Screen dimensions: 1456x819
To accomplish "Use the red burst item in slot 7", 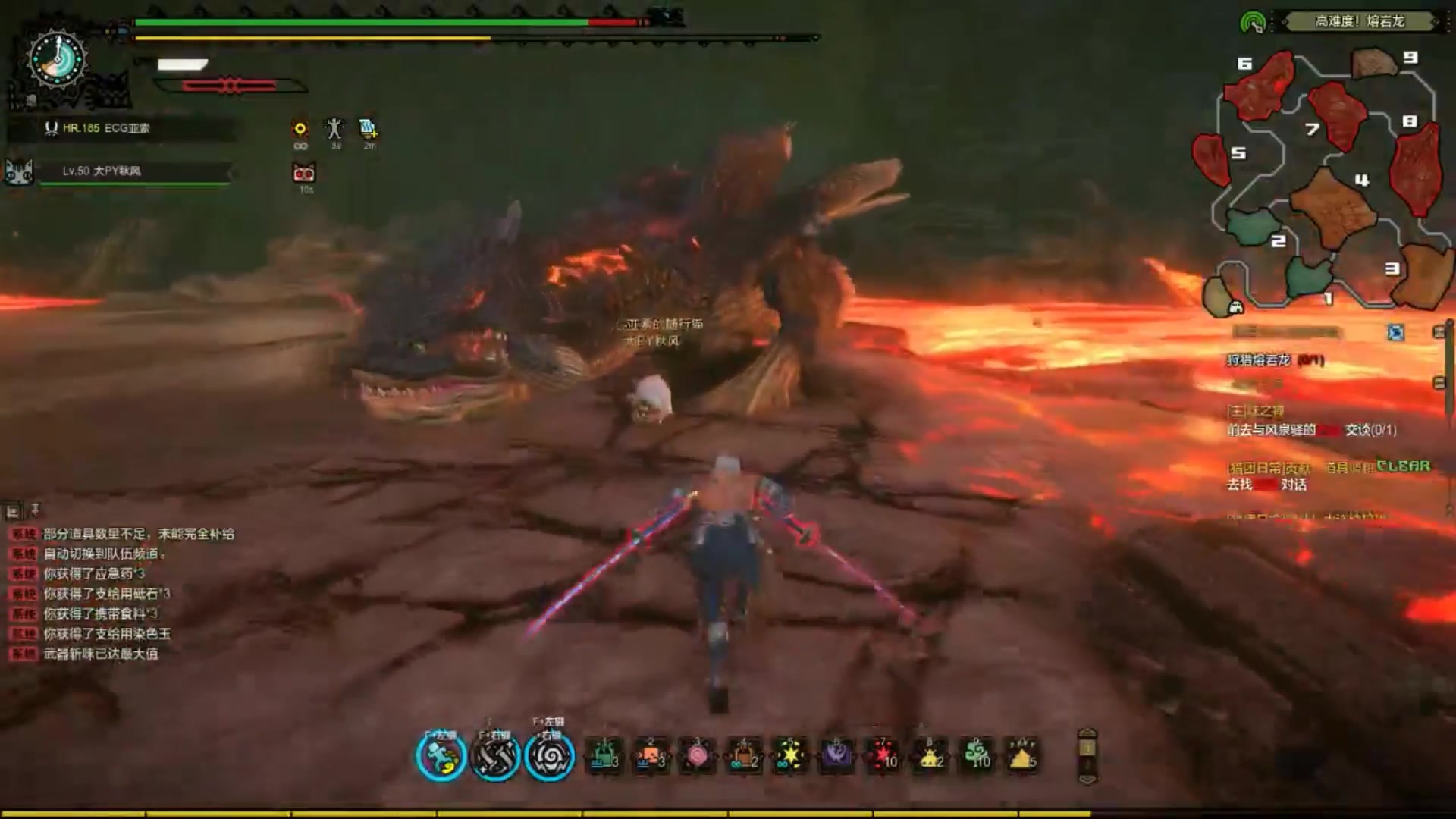I will 883,756.
